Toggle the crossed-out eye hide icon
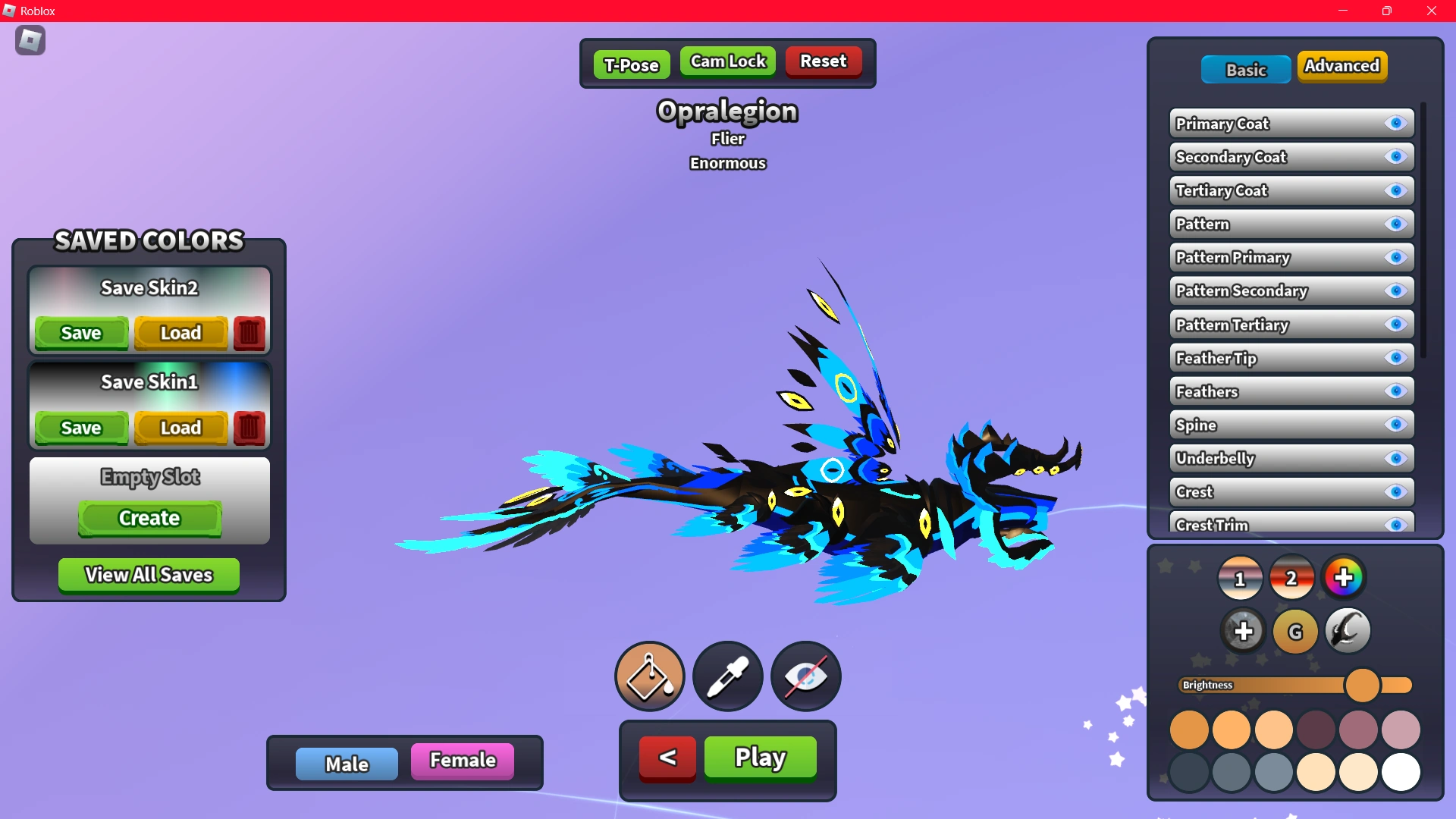 (805, 676)
